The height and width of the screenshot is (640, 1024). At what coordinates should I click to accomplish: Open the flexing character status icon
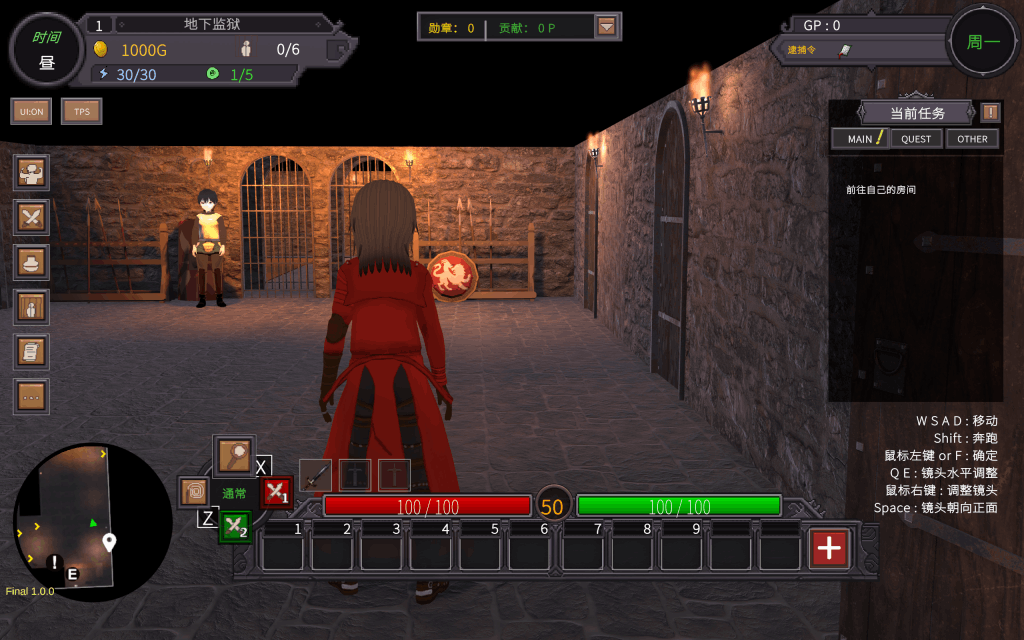point(32,172)
